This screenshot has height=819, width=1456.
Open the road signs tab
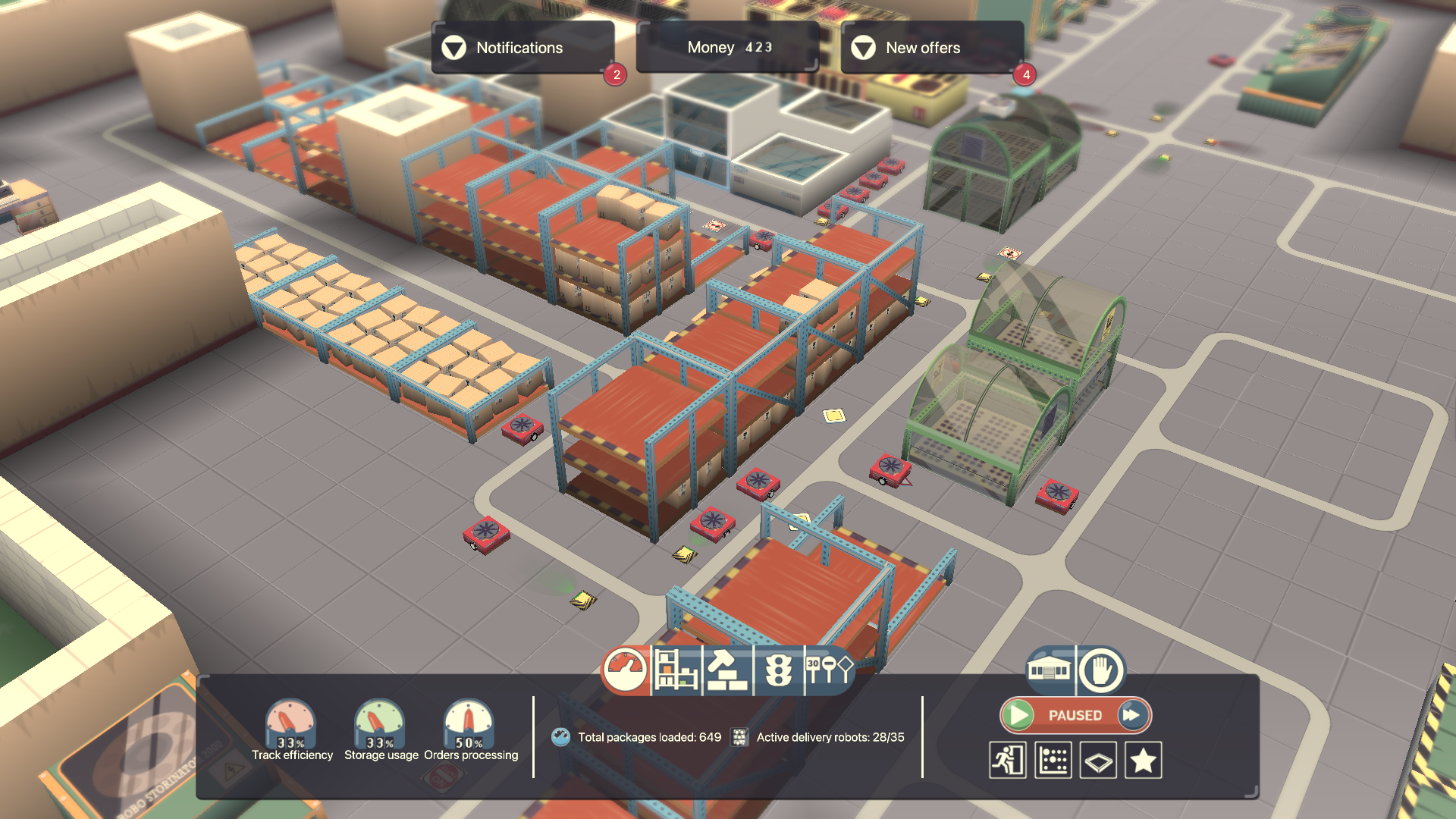click(829, 670)
